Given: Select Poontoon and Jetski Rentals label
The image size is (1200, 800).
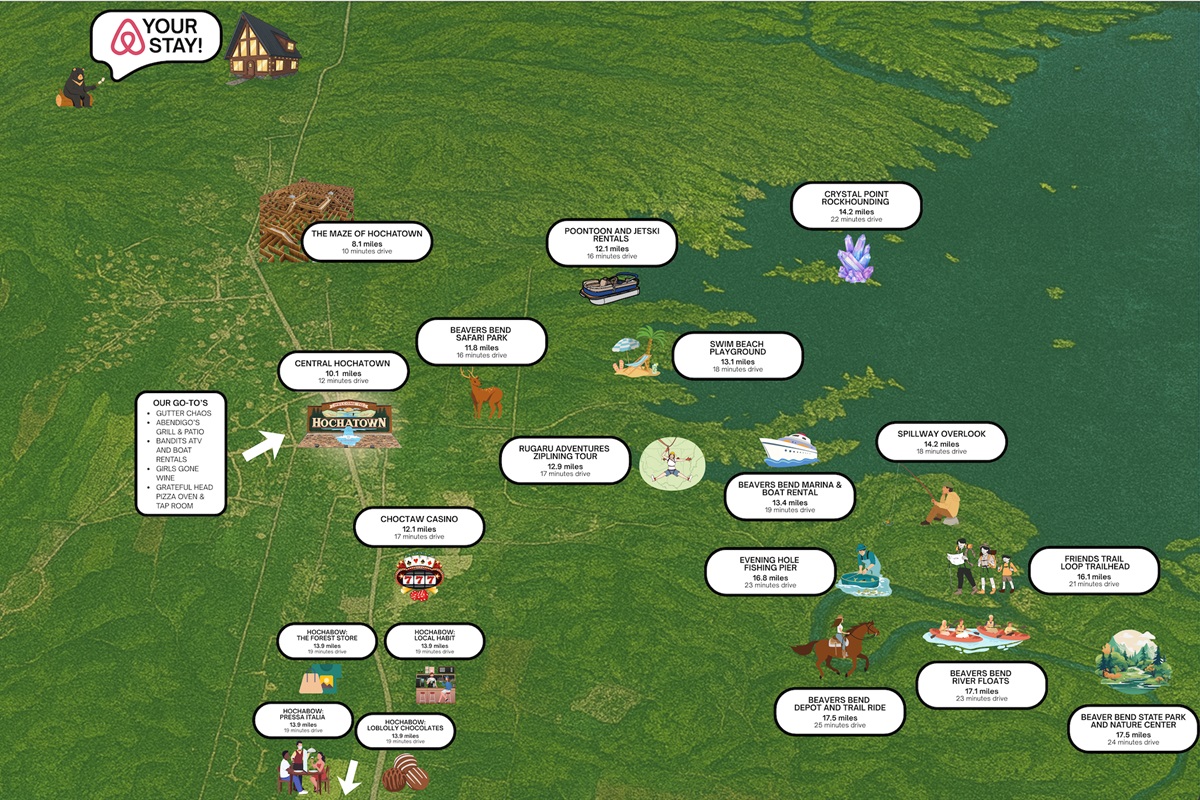Looking at the screenshot, I should [x=610, y=243].
